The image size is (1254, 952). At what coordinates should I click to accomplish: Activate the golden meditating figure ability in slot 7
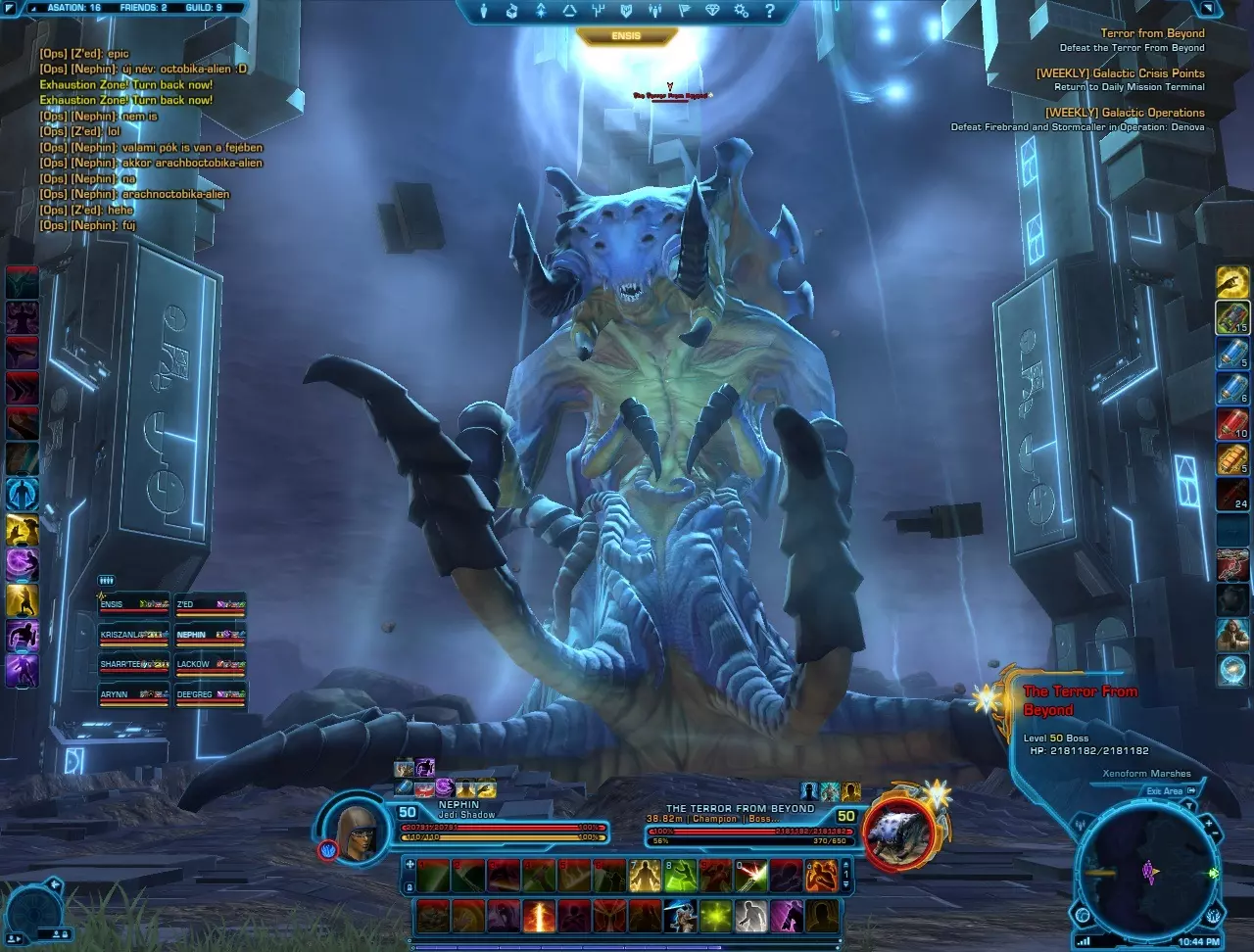pos(643,874)
